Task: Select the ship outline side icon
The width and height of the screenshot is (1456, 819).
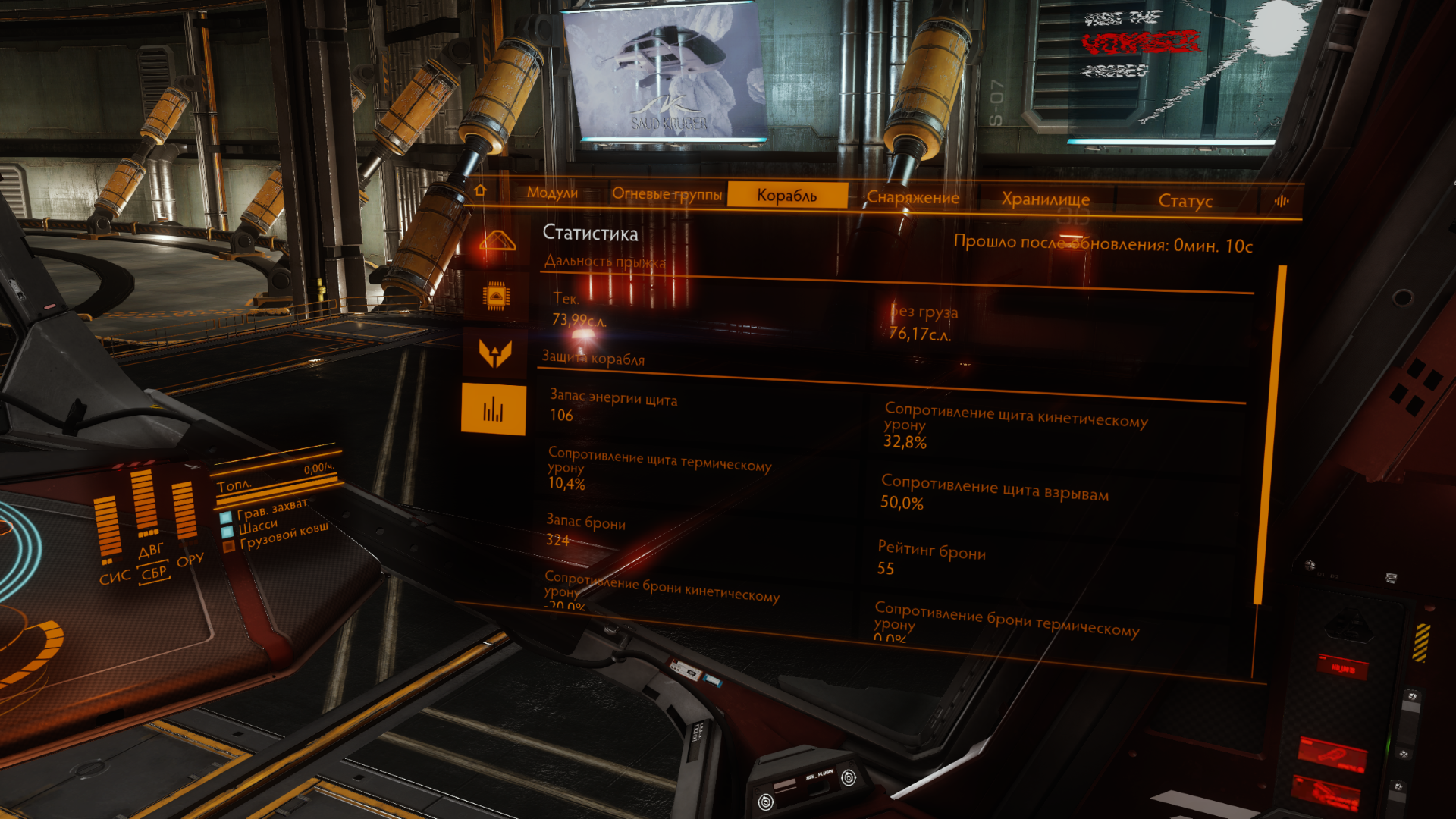Action: point(497,241)
